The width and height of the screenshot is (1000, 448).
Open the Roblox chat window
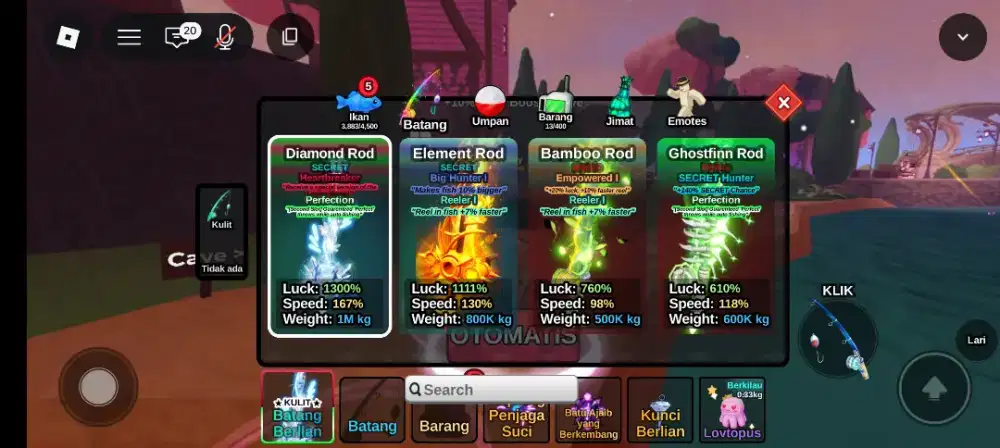pos(177,37)
